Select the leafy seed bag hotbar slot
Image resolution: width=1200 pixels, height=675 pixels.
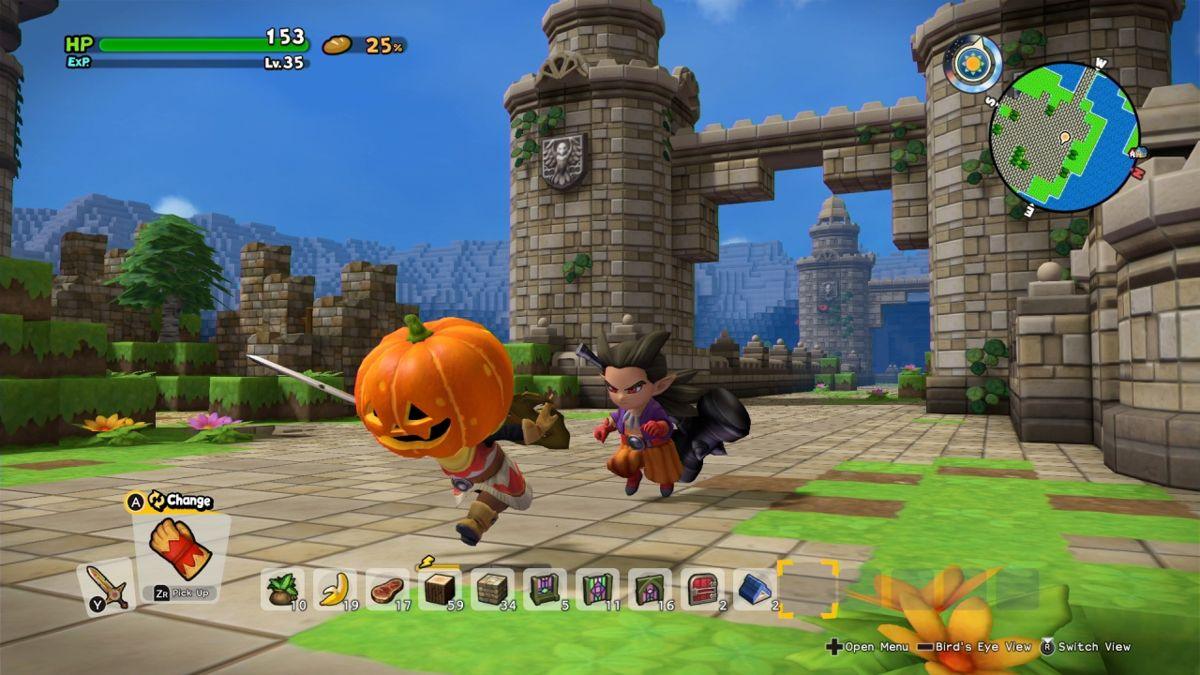pos(282,588)
